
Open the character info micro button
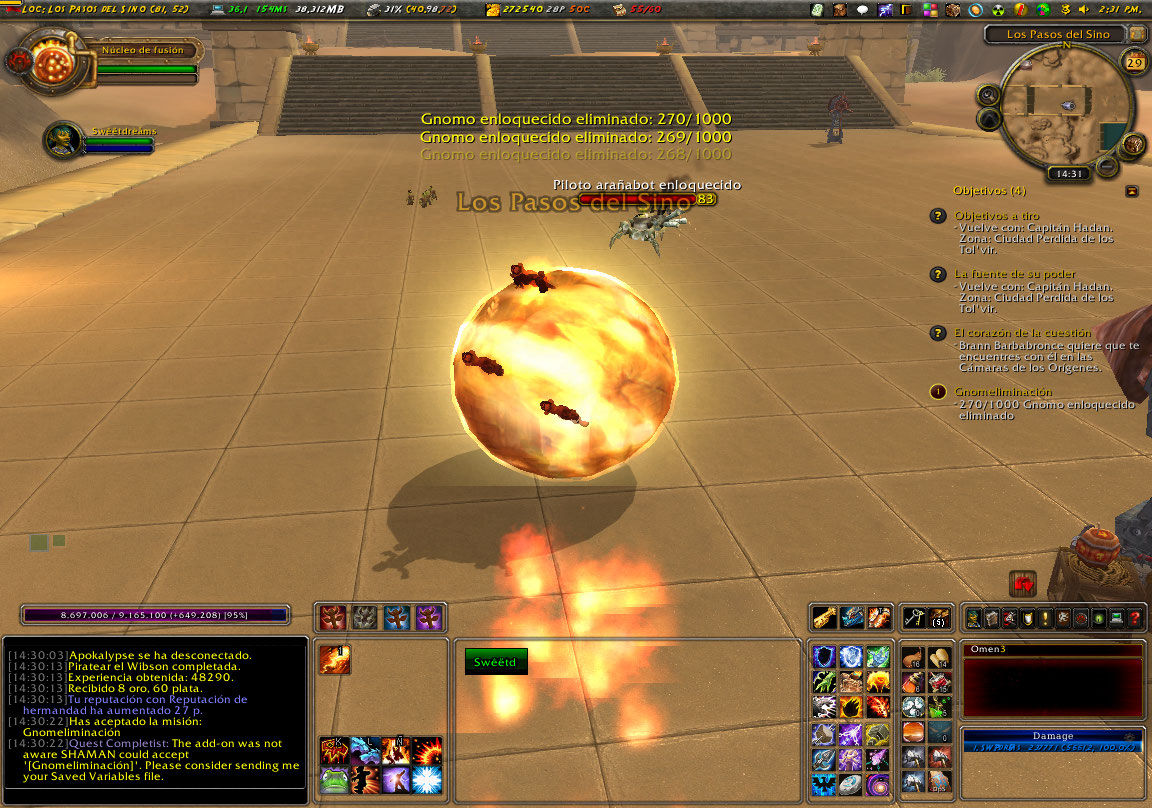(x=975, y=618)
